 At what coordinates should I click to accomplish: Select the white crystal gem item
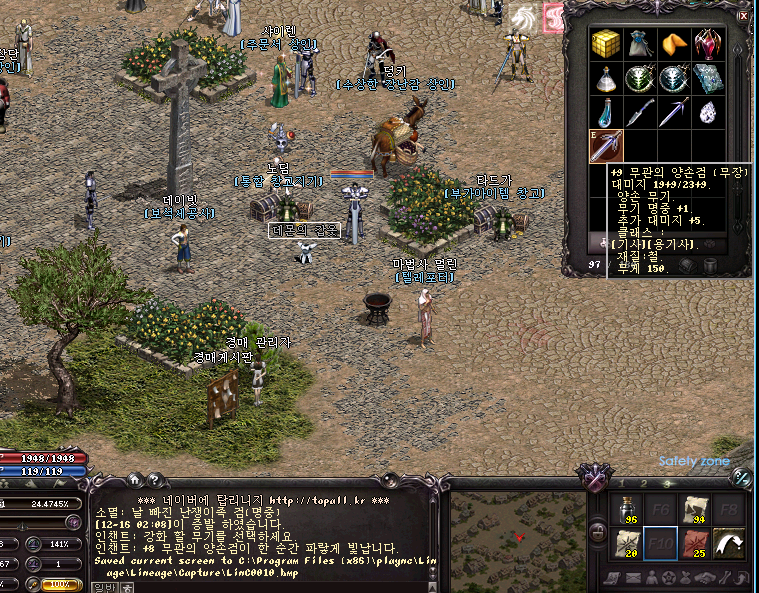pyautogui.click(x=707, y=112)
